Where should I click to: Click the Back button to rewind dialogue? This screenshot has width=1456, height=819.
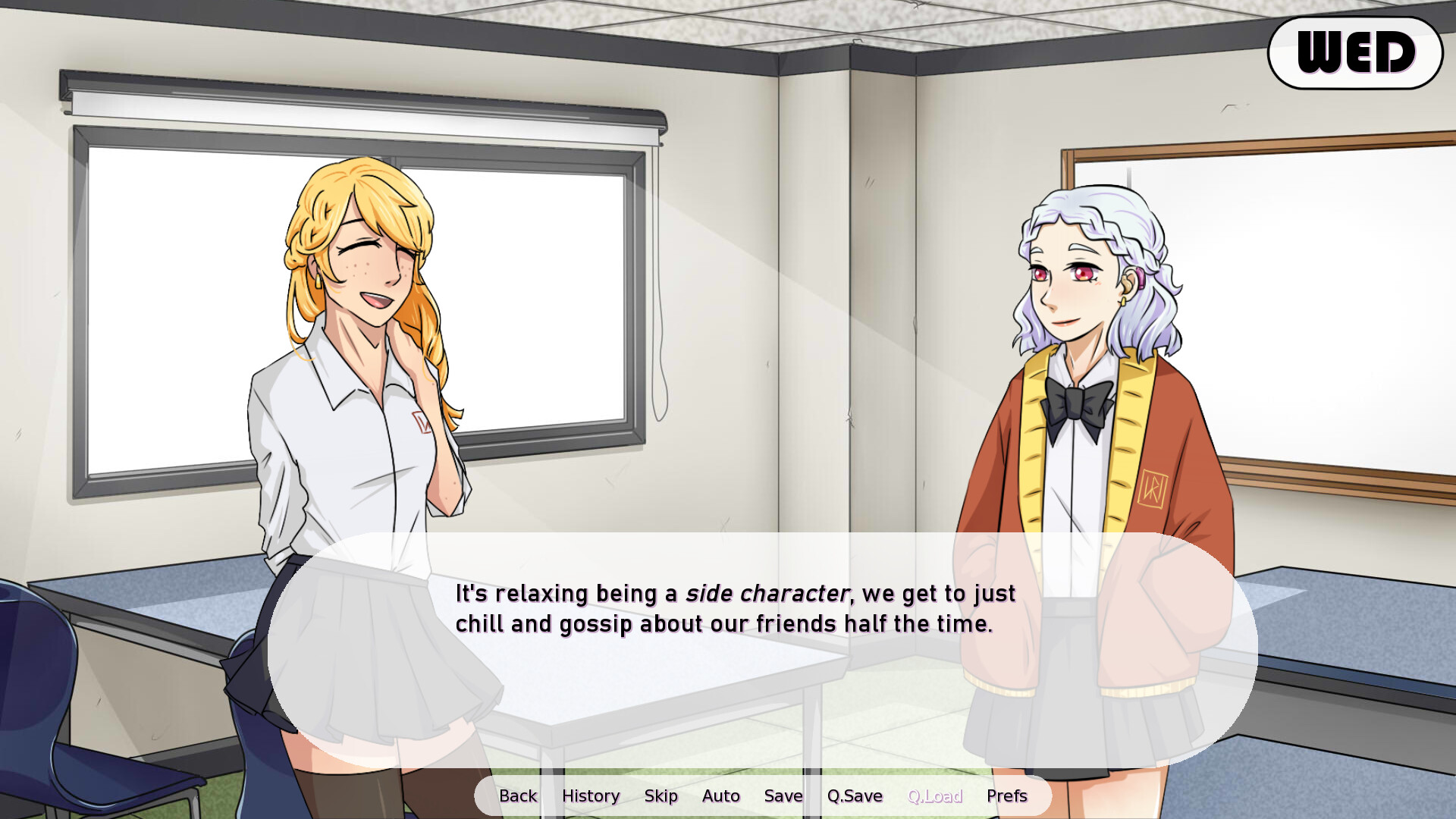(518, 795)
